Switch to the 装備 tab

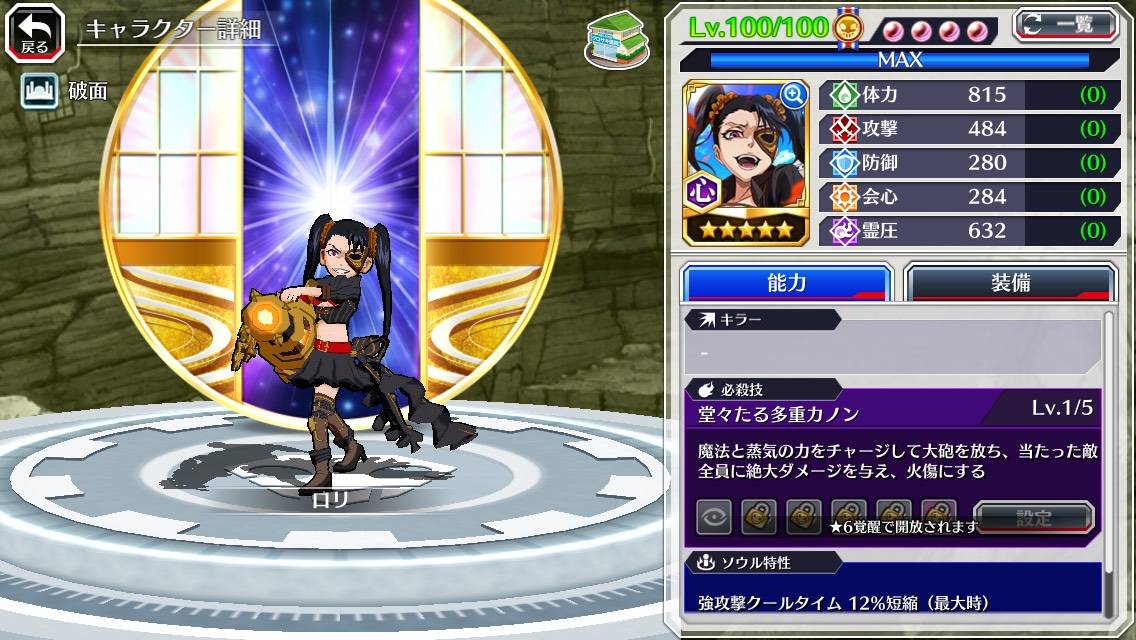[1010, 283]
